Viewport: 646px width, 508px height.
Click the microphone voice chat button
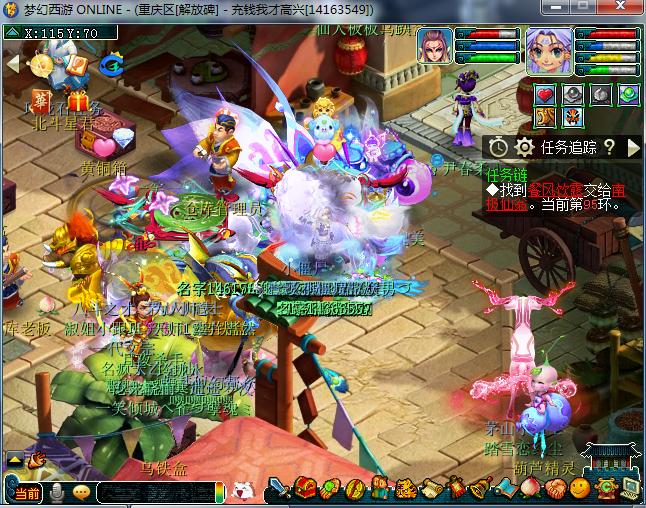coord(58,492)
